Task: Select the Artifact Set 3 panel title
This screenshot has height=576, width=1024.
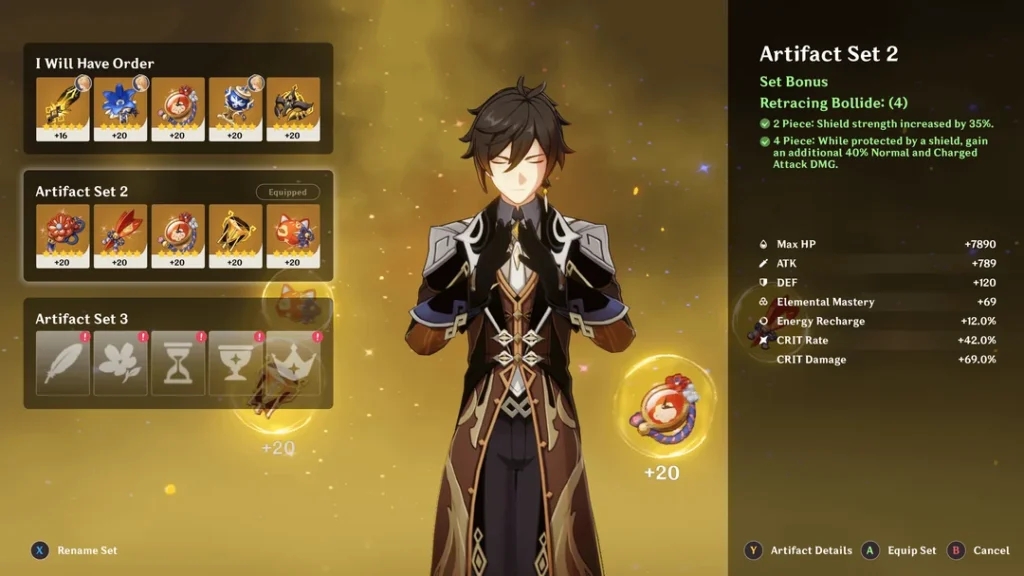Action: (82, 319)
